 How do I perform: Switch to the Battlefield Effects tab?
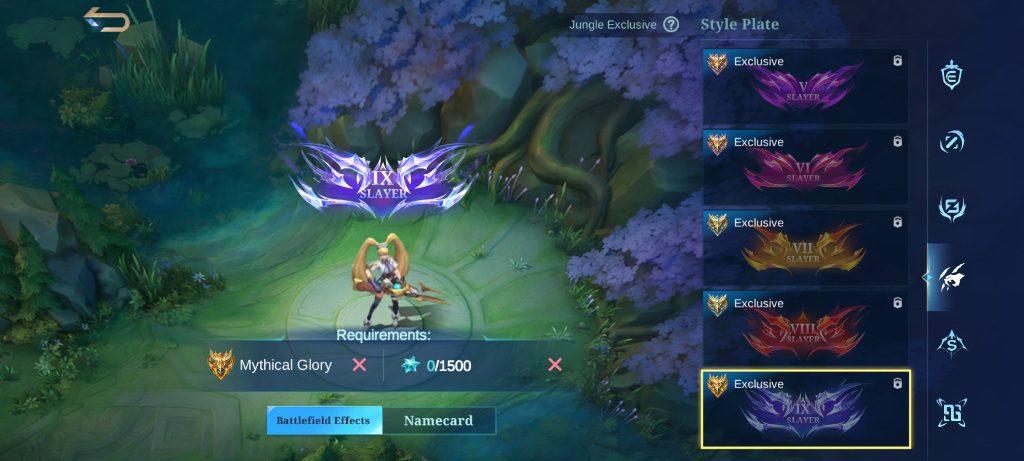pyautogui.click(x=324, y=421)
